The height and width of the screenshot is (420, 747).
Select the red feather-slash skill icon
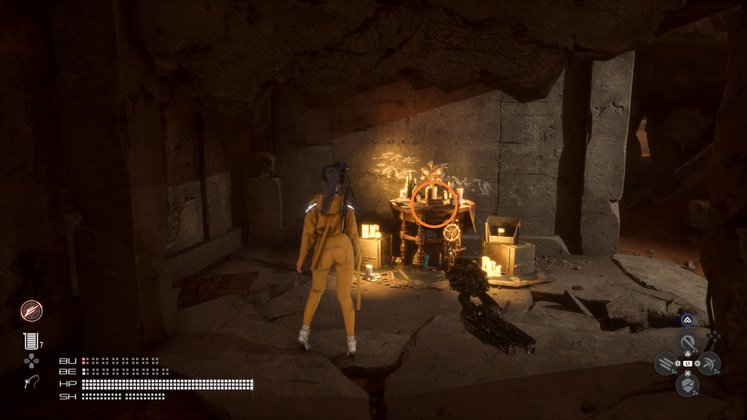[31, 310]
